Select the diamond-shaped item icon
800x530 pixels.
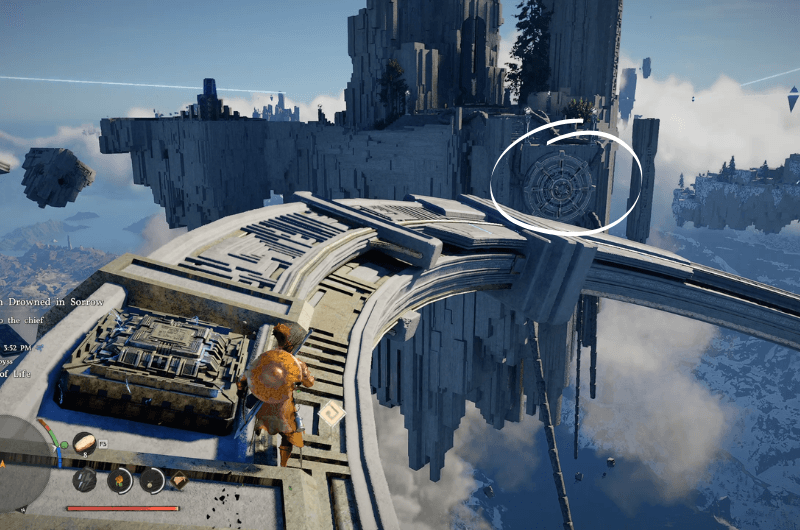coord(180,479)
